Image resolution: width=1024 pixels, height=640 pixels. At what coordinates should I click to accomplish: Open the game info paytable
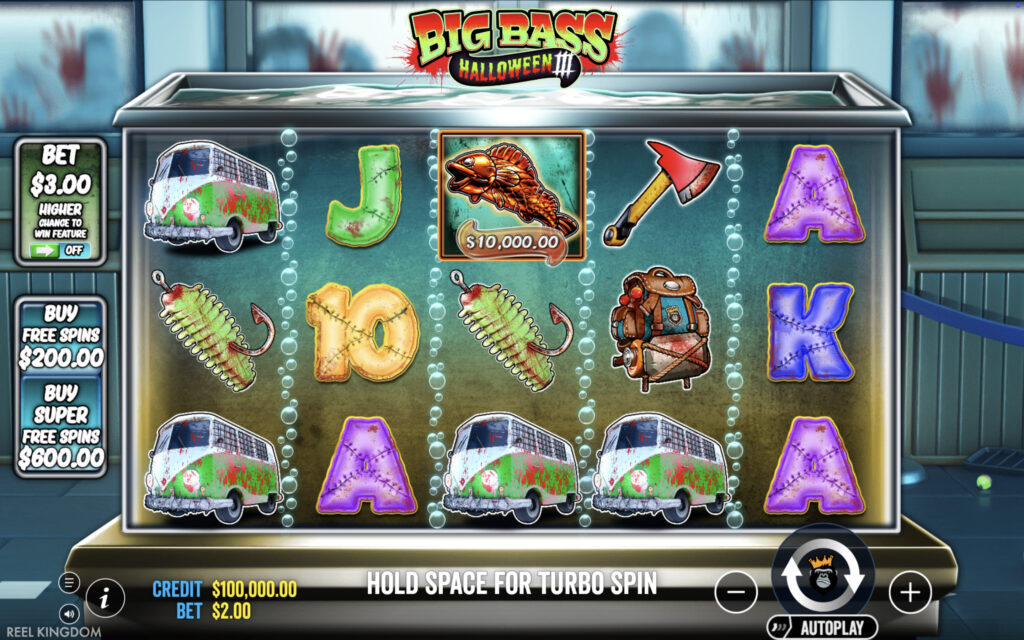coord(105,598)
